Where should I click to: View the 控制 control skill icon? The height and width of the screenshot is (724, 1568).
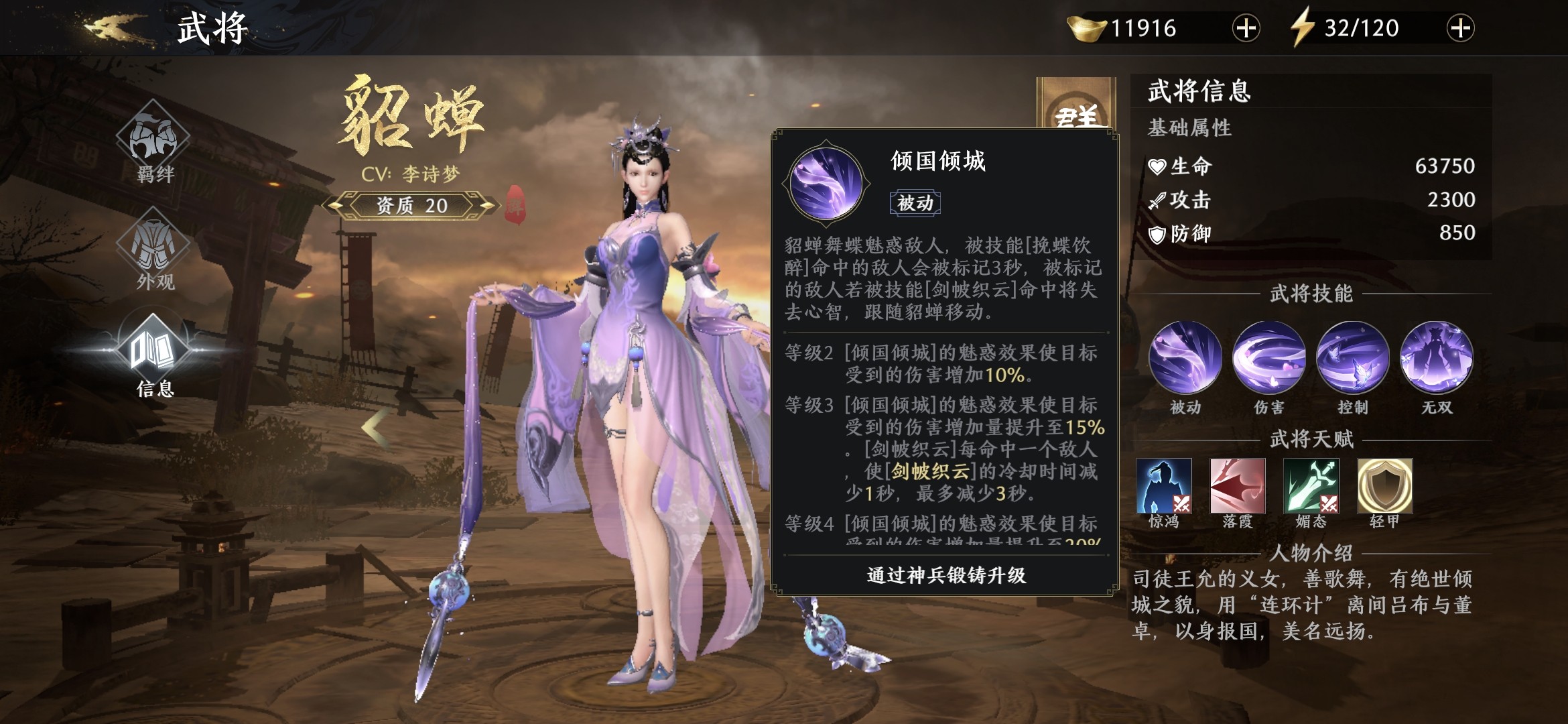[x=1352, y=357]
